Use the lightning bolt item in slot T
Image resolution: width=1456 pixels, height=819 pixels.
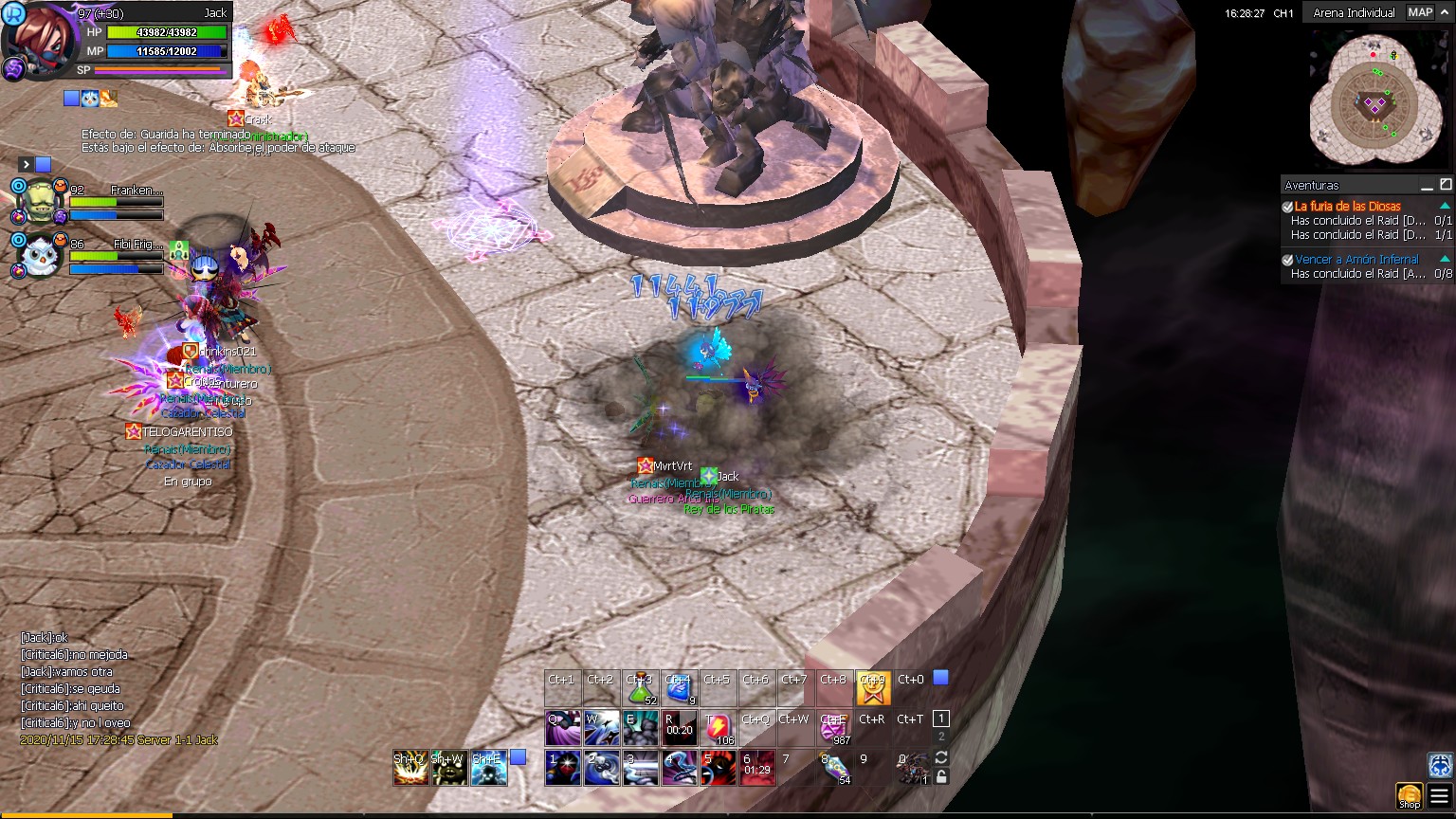pyautogui.click(x=718, y=728)
